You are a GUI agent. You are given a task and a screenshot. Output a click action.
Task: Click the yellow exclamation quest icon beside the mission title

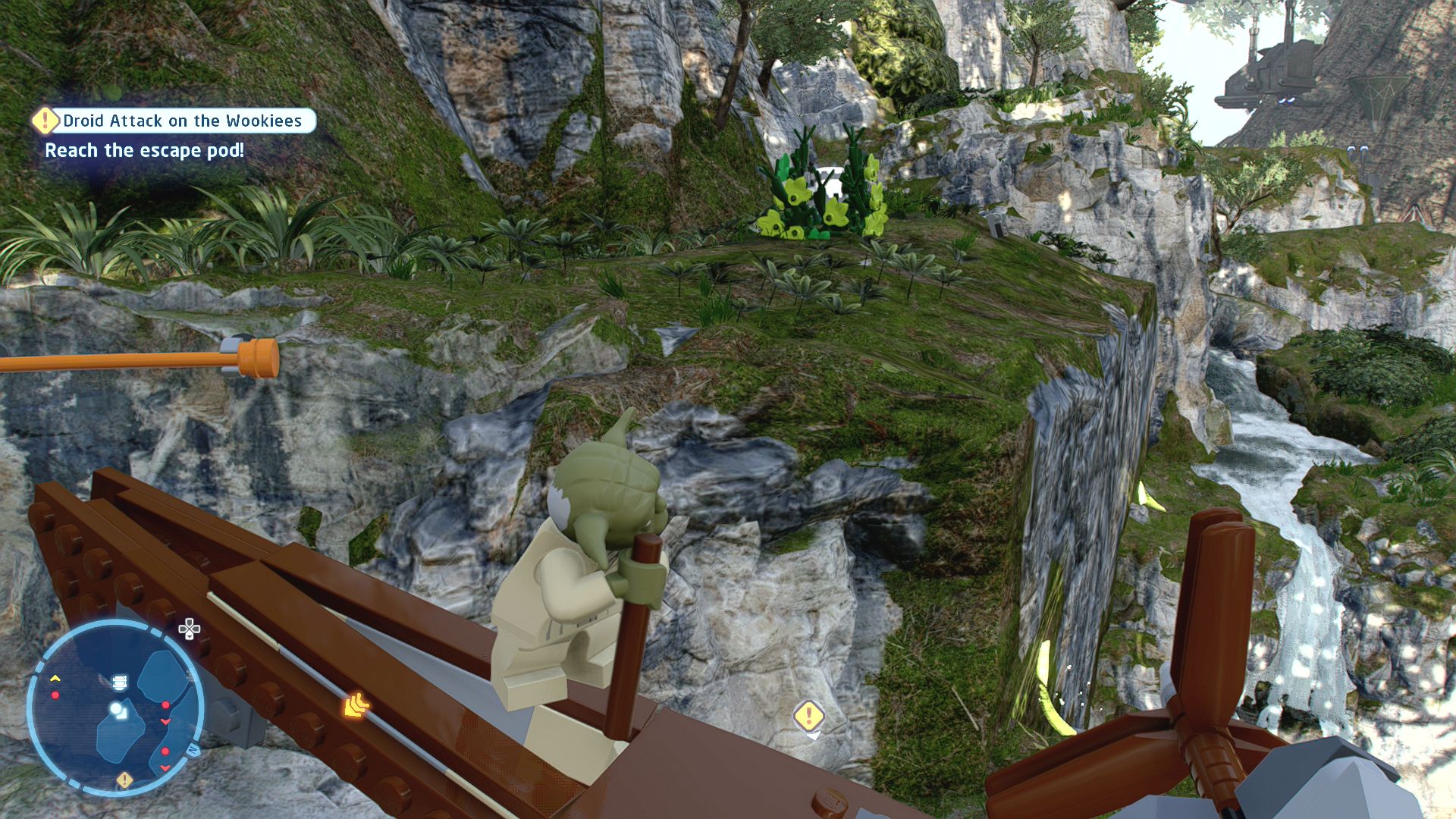click(45, 120)
